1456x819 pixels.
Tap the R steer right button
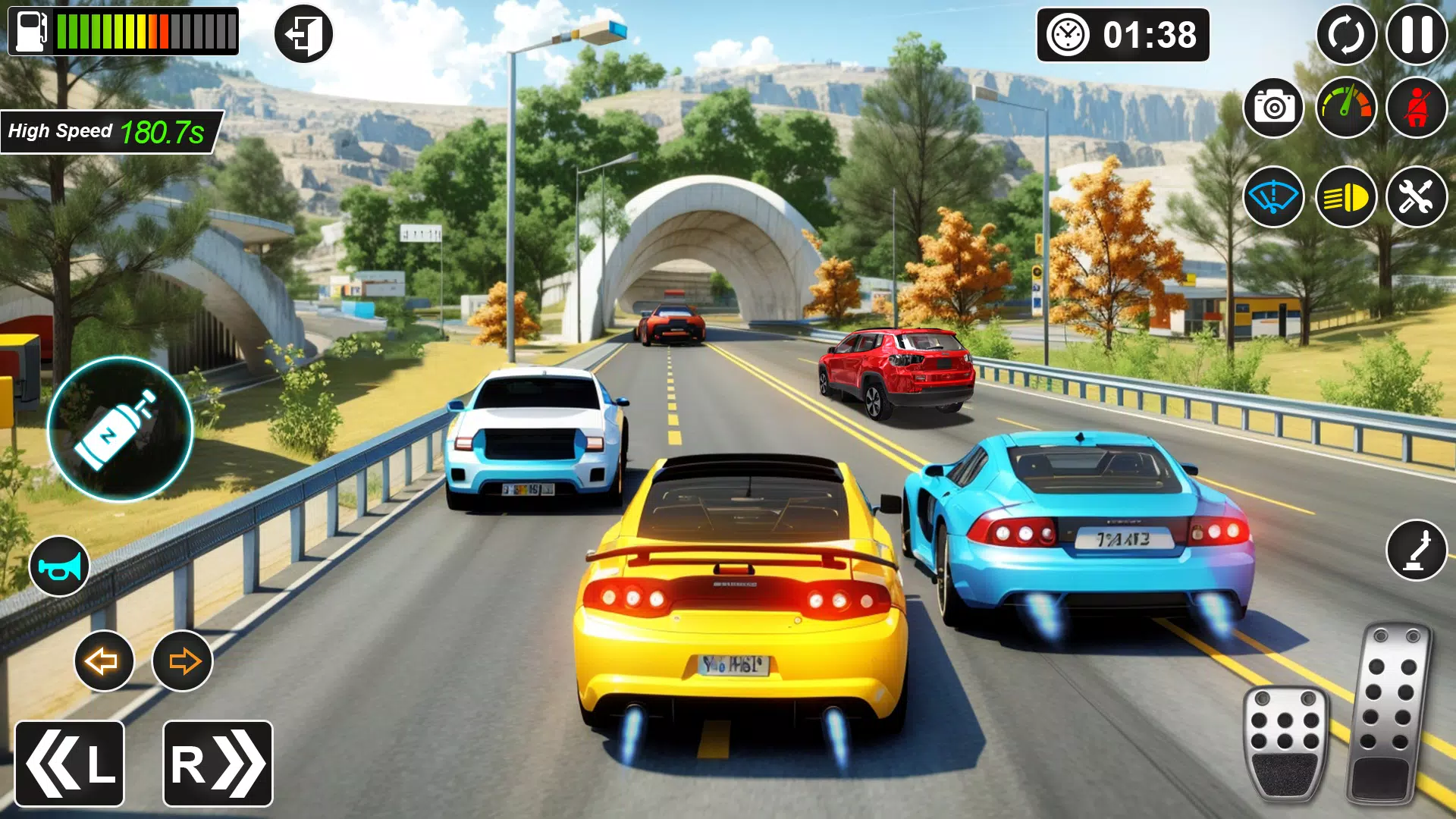pyautogui.click(x=216, y=762)
